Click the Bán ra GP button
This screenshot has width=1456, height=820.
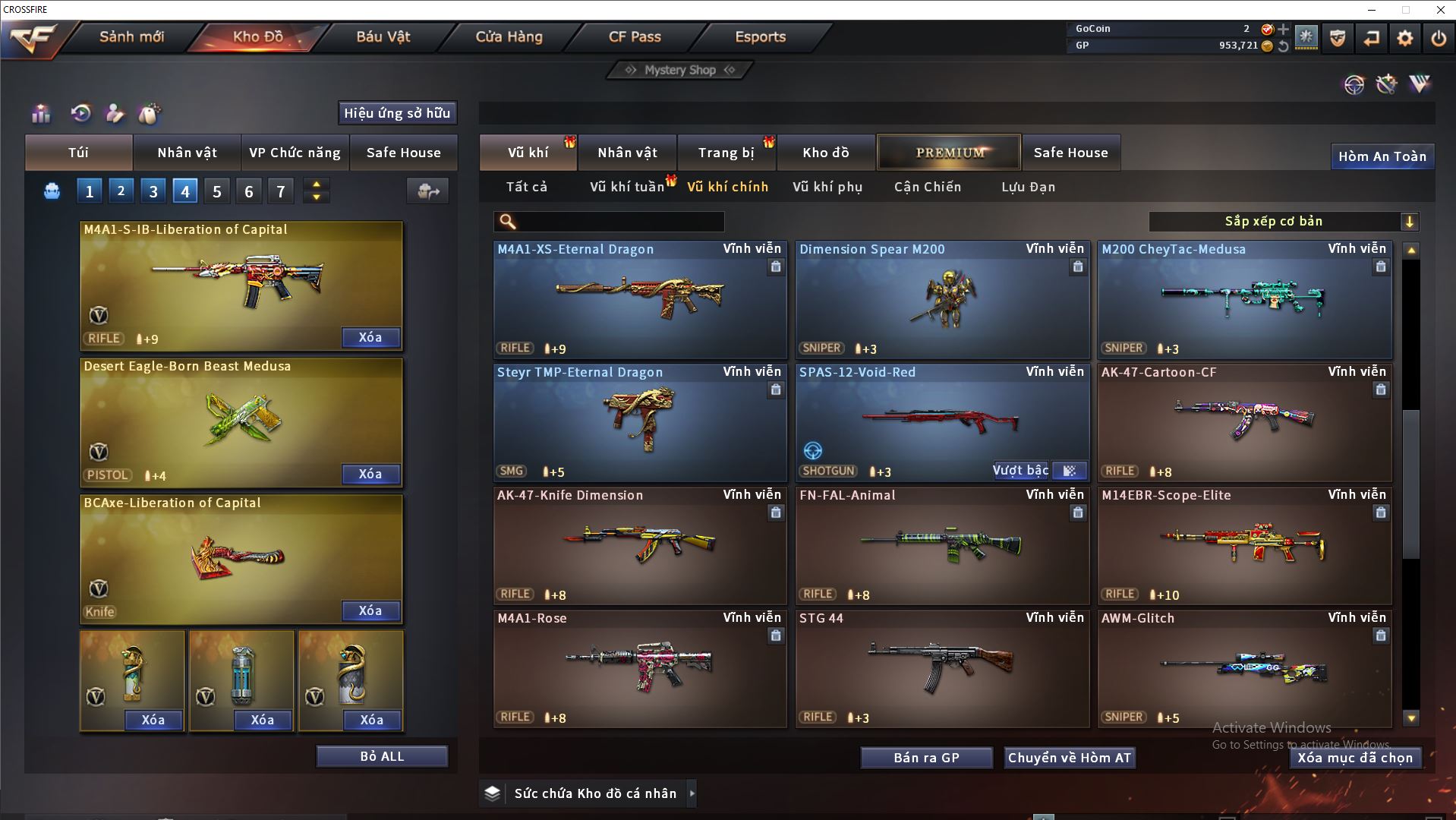(926, 758)
